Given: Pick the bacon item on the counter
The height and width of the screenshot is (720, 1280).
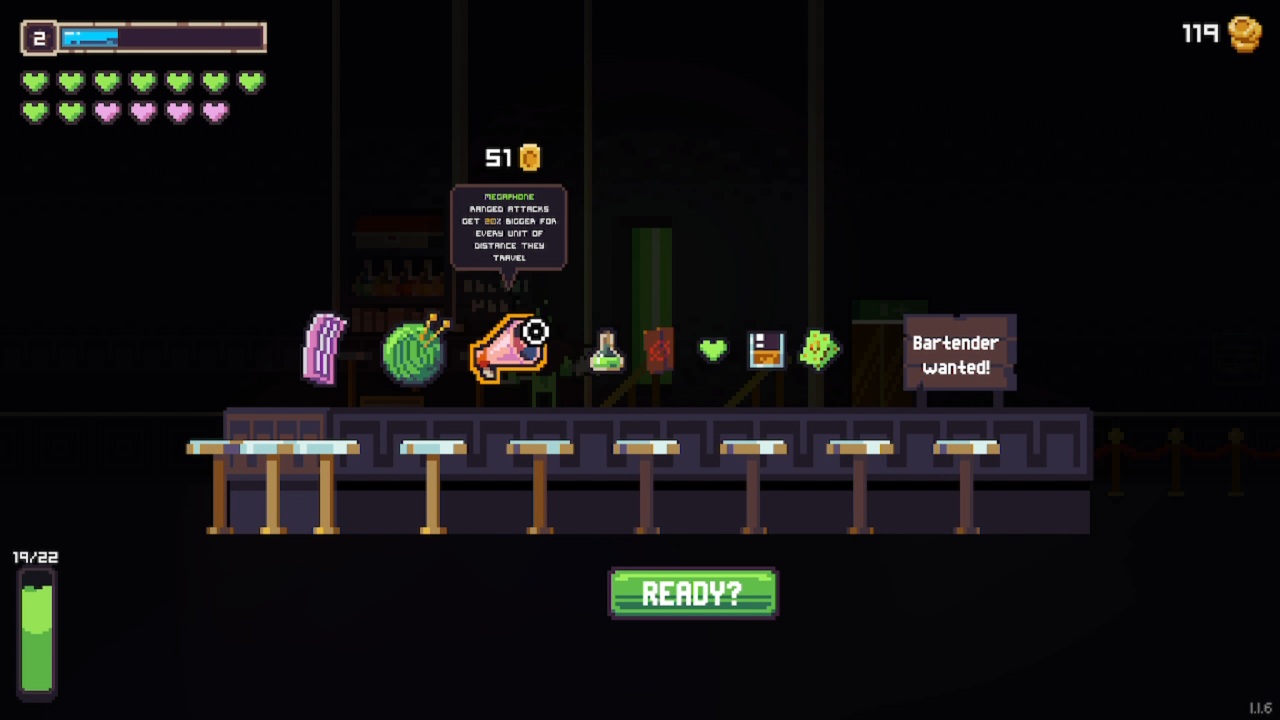Looking at the screenshot, I should pos(324,348).
